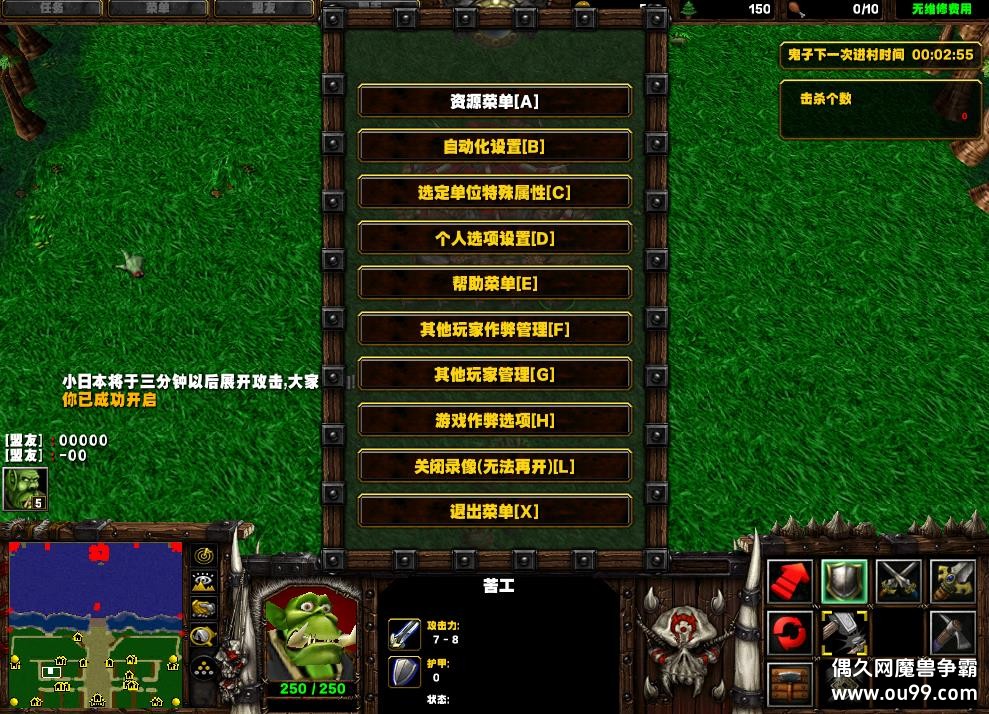
Task: Select 选定单位特殊属性[C] menu entry
Action: coord(494,193)
